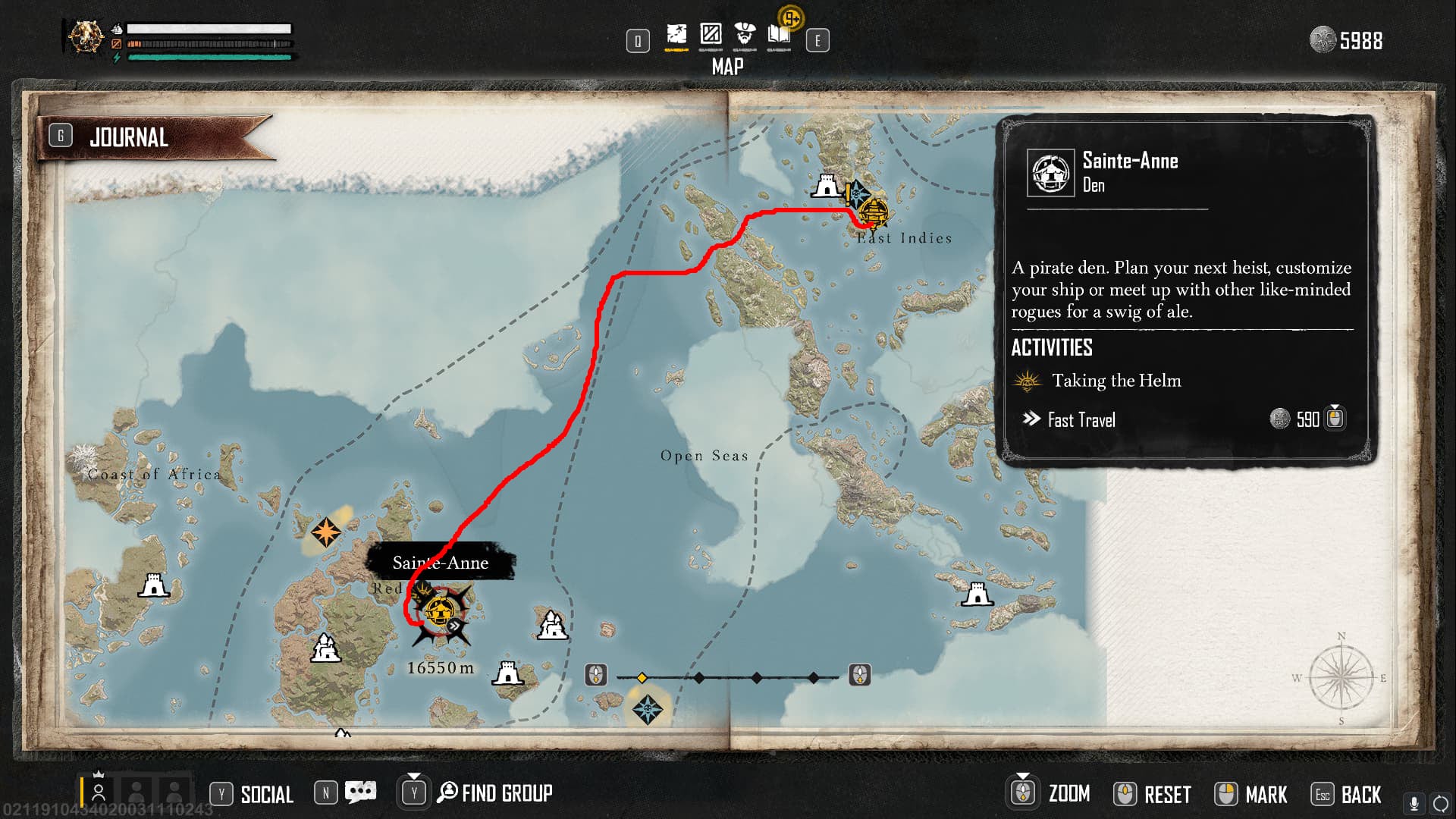Viewport: 1456px width, 819px height.
Task: Select the orange compass star marker
Action: coord(326,532)
